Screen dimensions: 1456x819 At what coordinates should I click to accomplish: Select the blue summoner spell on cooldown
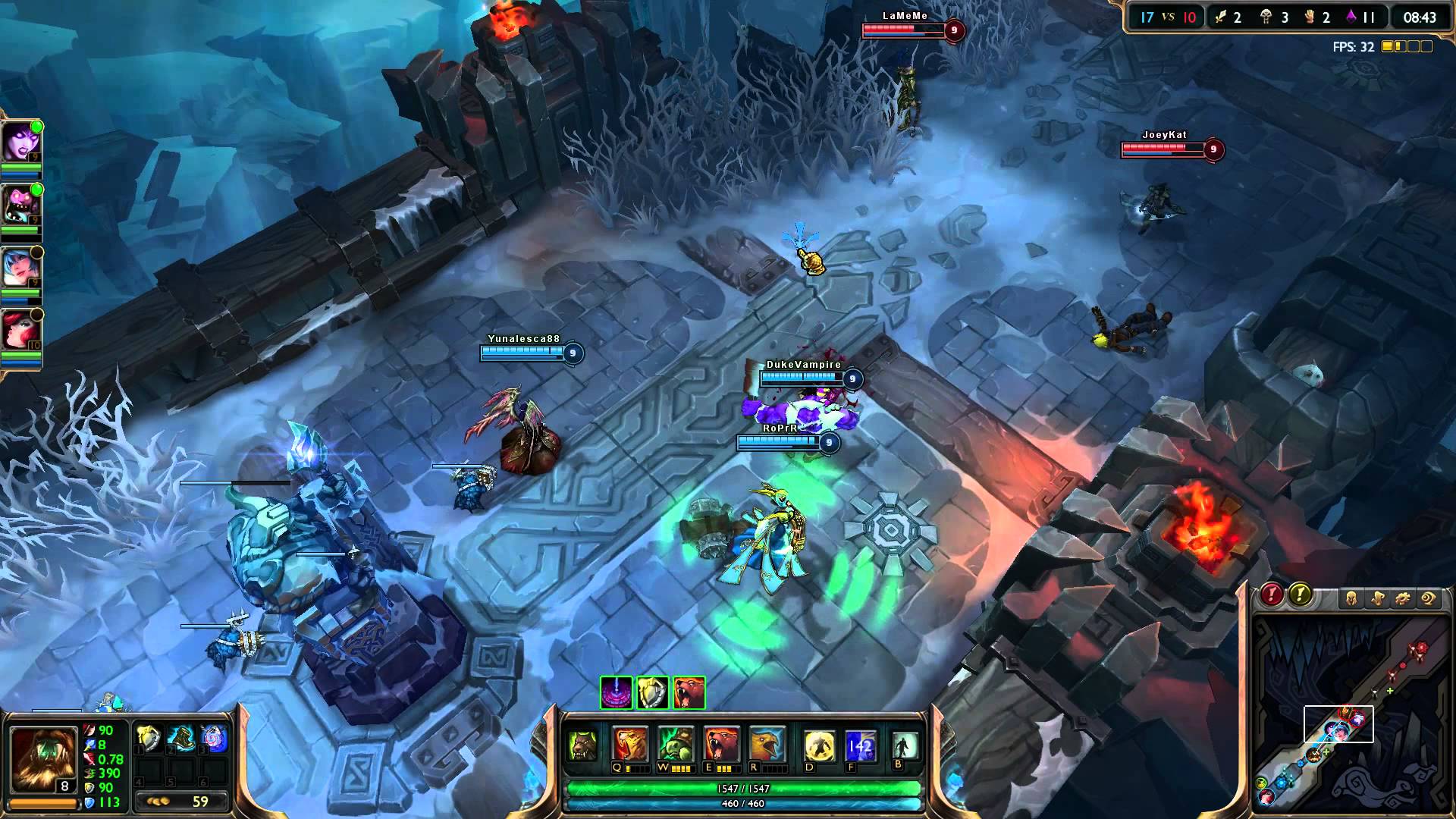pos(861,746)
